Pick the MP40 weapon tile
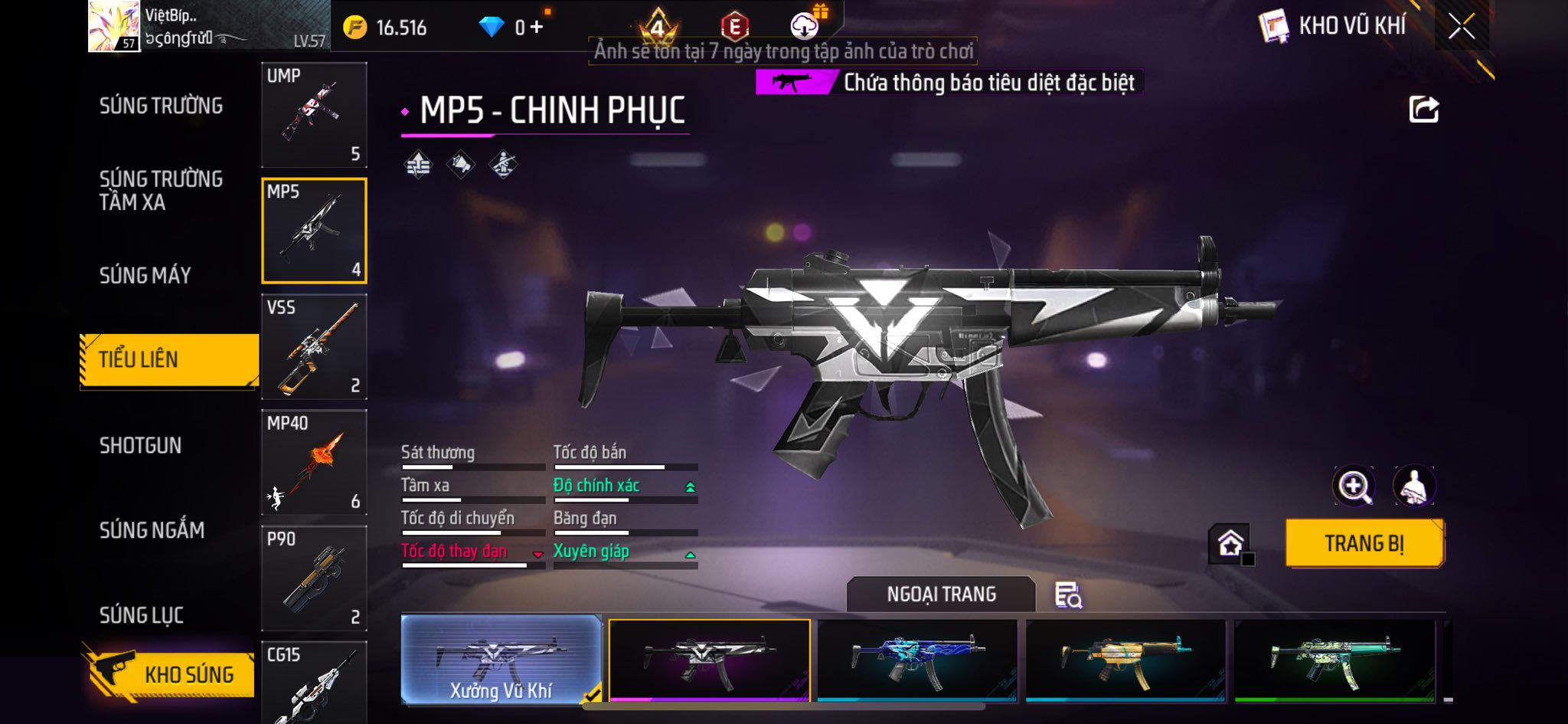 coord(314,462)
